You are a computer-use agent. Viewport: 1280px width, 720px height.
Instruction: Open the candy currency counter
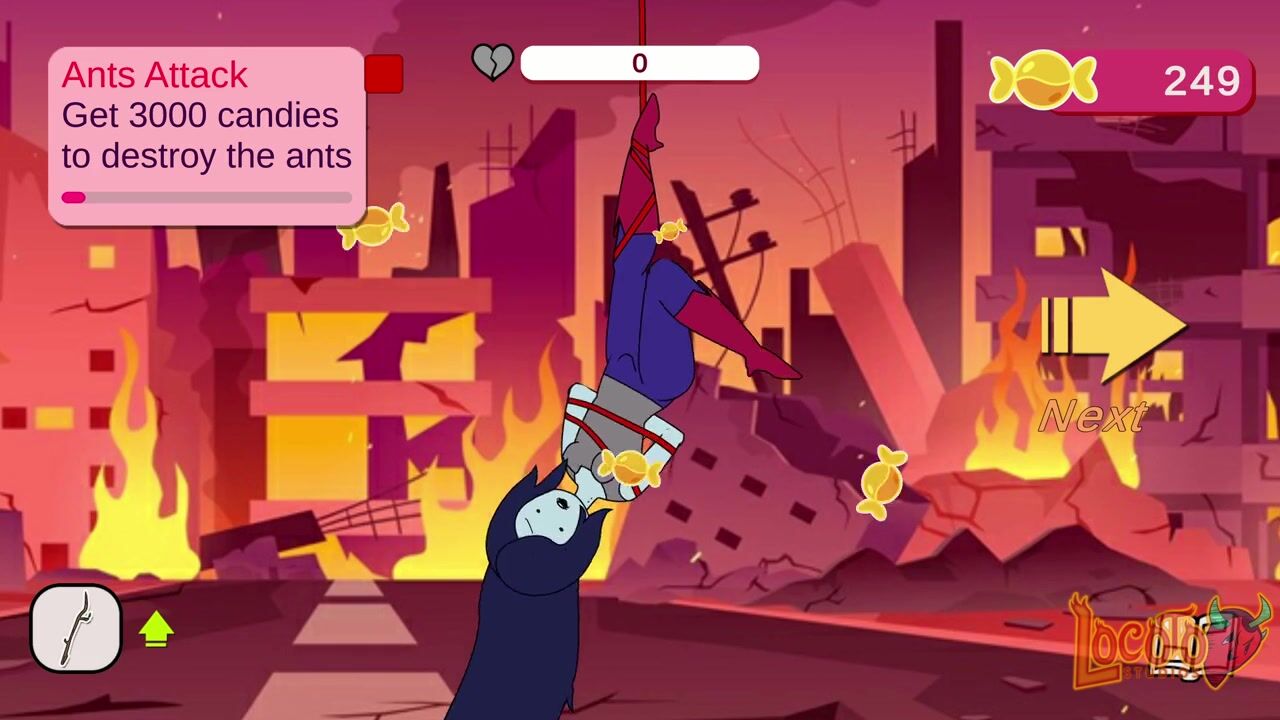(1122, 80)
